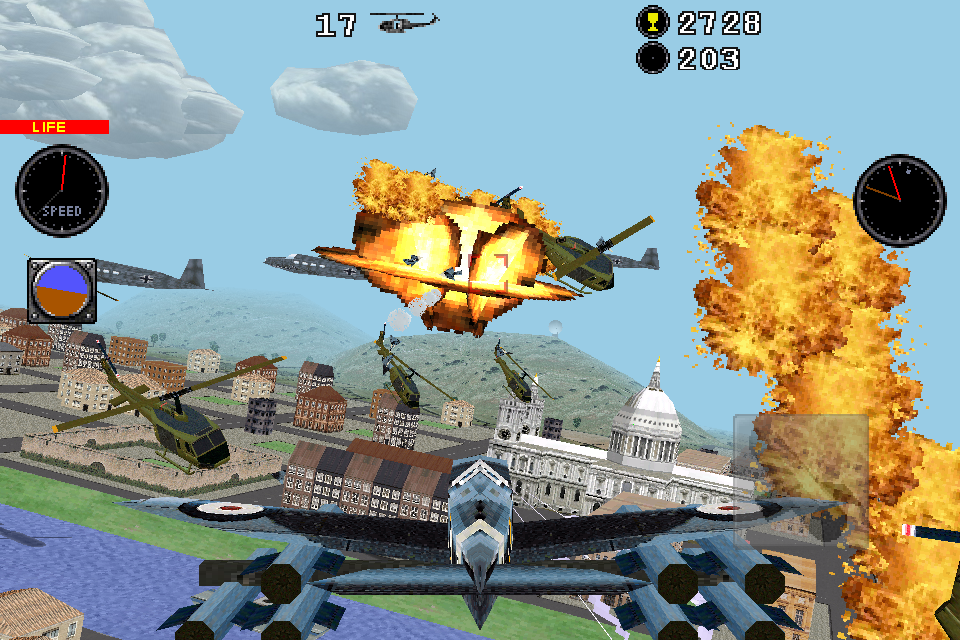Tap the round SPEED gauge
Screen dimensions: 960x640
click(62, 191)
